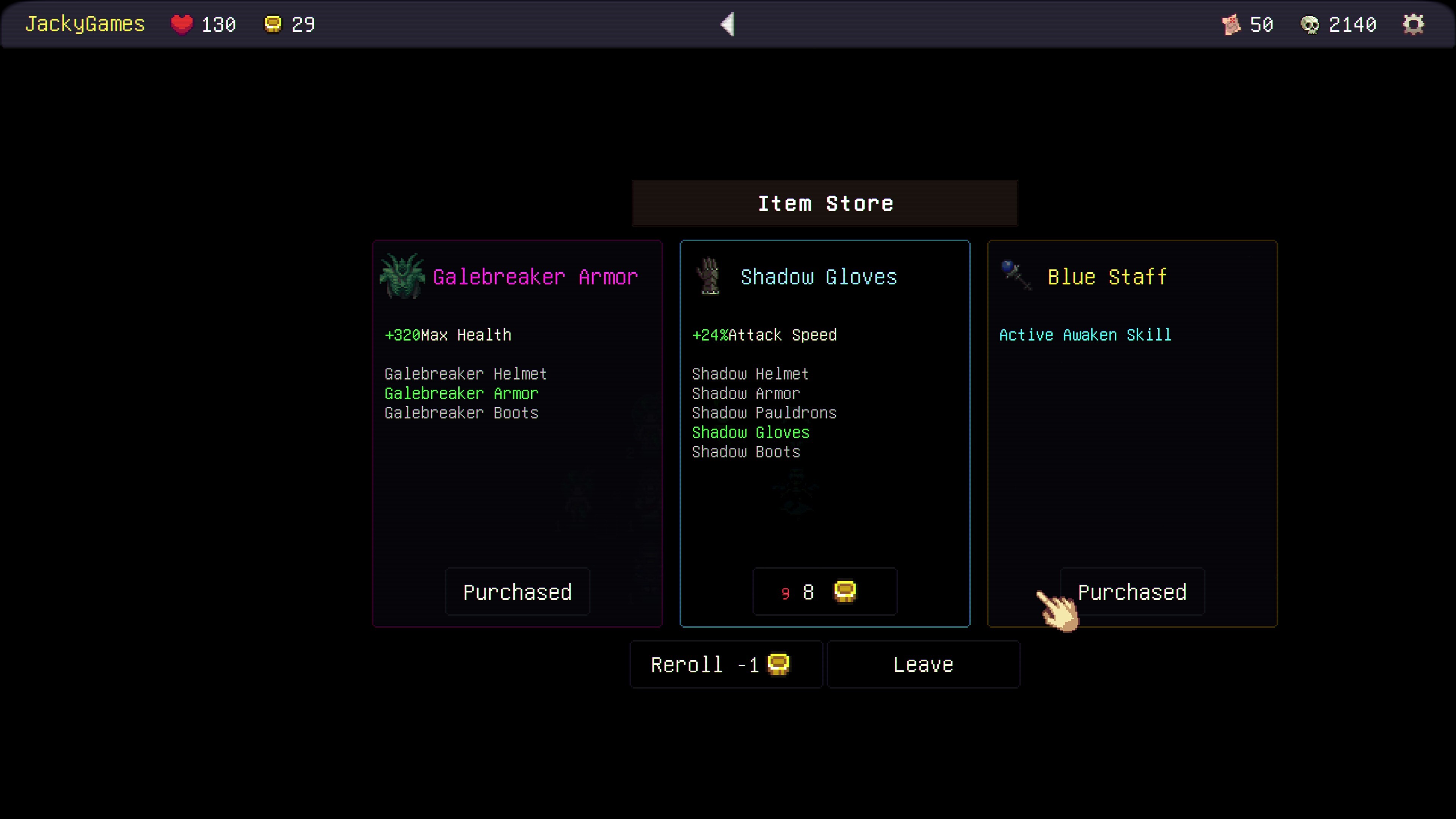Click the coin icon on the Reroll button
Viewport: 1456px width, 819px height.
(x=778, y=665)
